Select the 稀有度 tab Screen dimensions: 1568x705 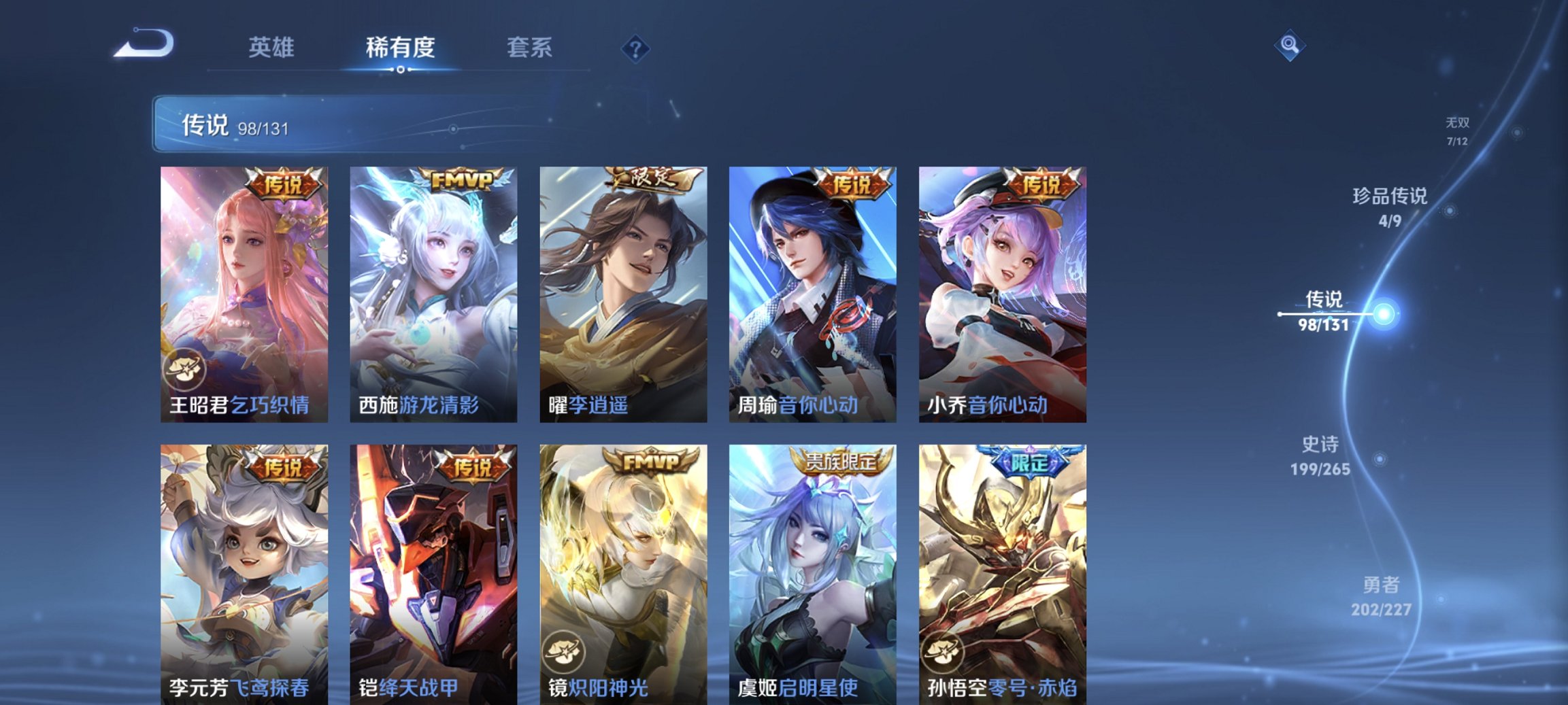[399, 48]
